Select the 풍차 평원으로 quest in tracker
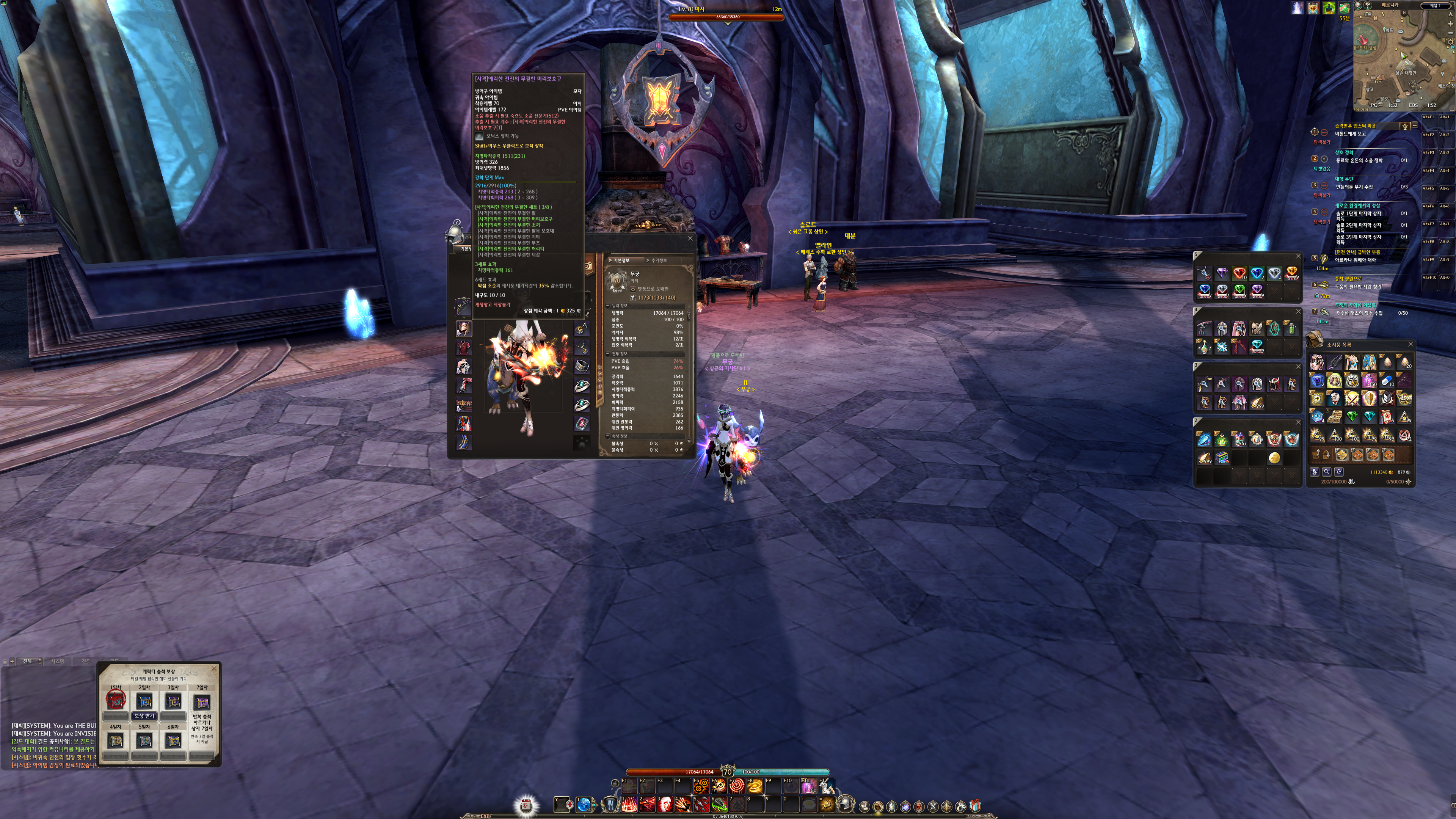Screen dimensions: 1456x819 click(1348, 279)
